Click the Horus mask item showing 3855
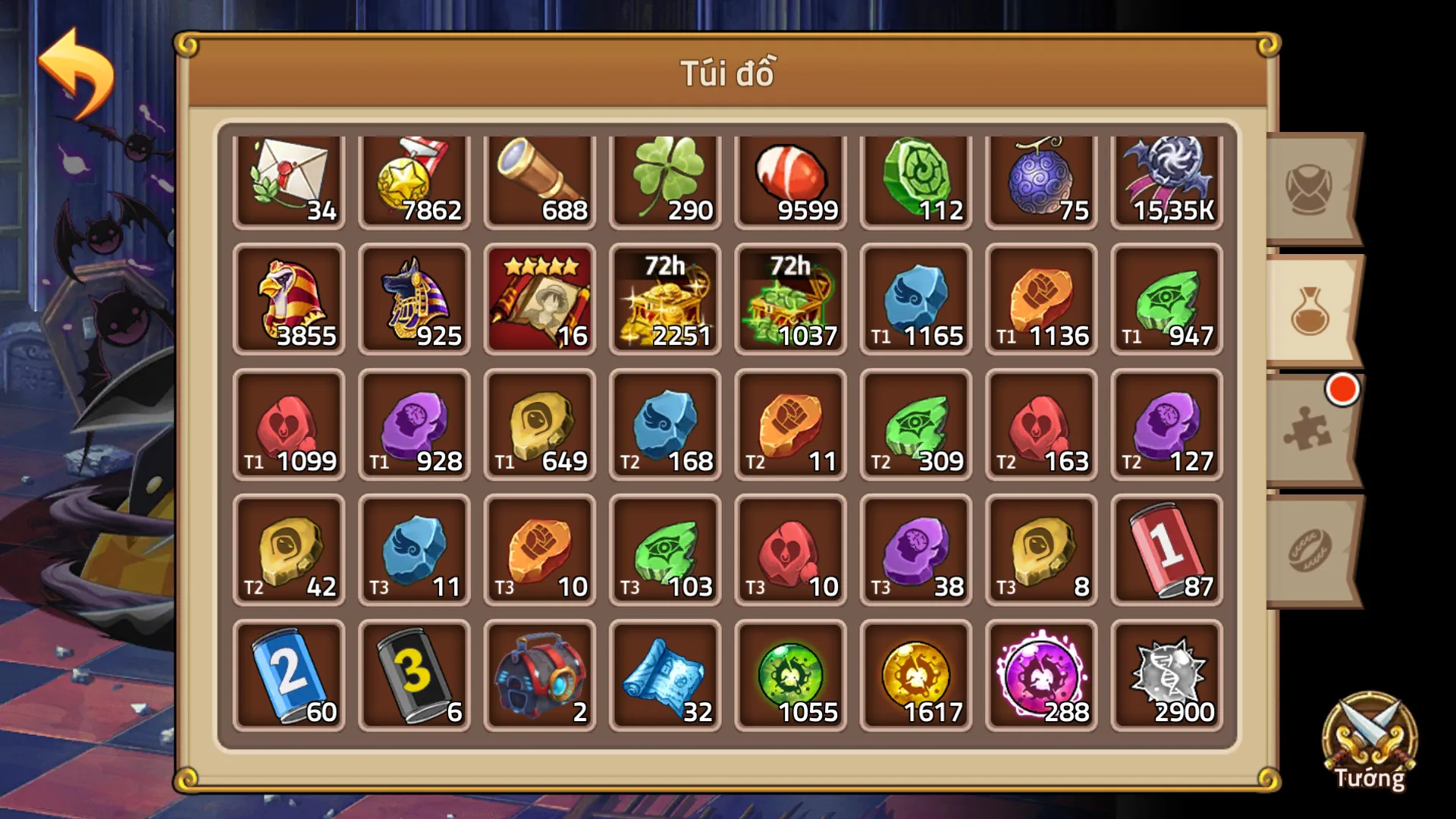This screenshot has height=819, width=1456. pos(290,300)
